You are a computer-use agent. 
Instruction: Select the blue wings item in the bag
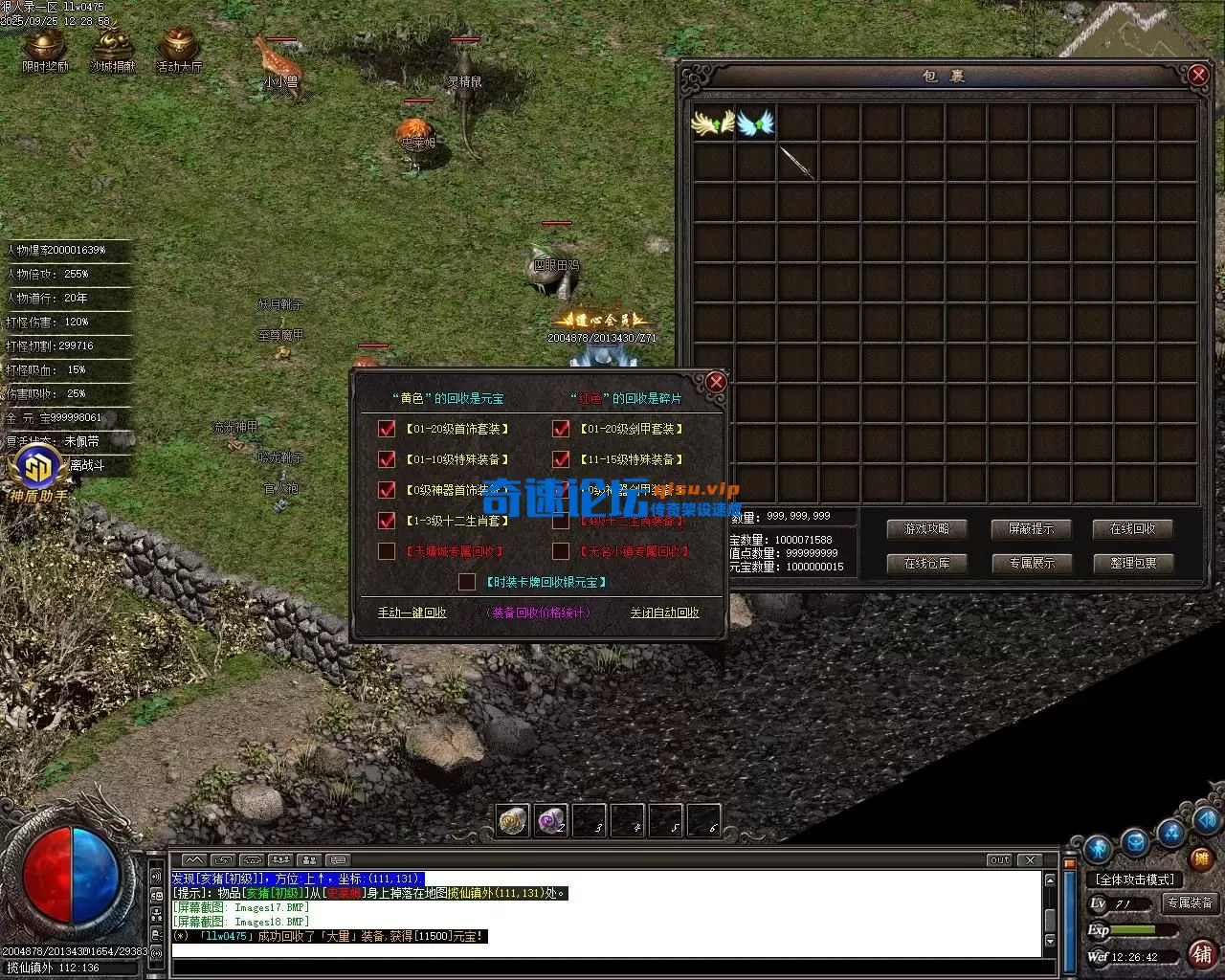point(755,122)
